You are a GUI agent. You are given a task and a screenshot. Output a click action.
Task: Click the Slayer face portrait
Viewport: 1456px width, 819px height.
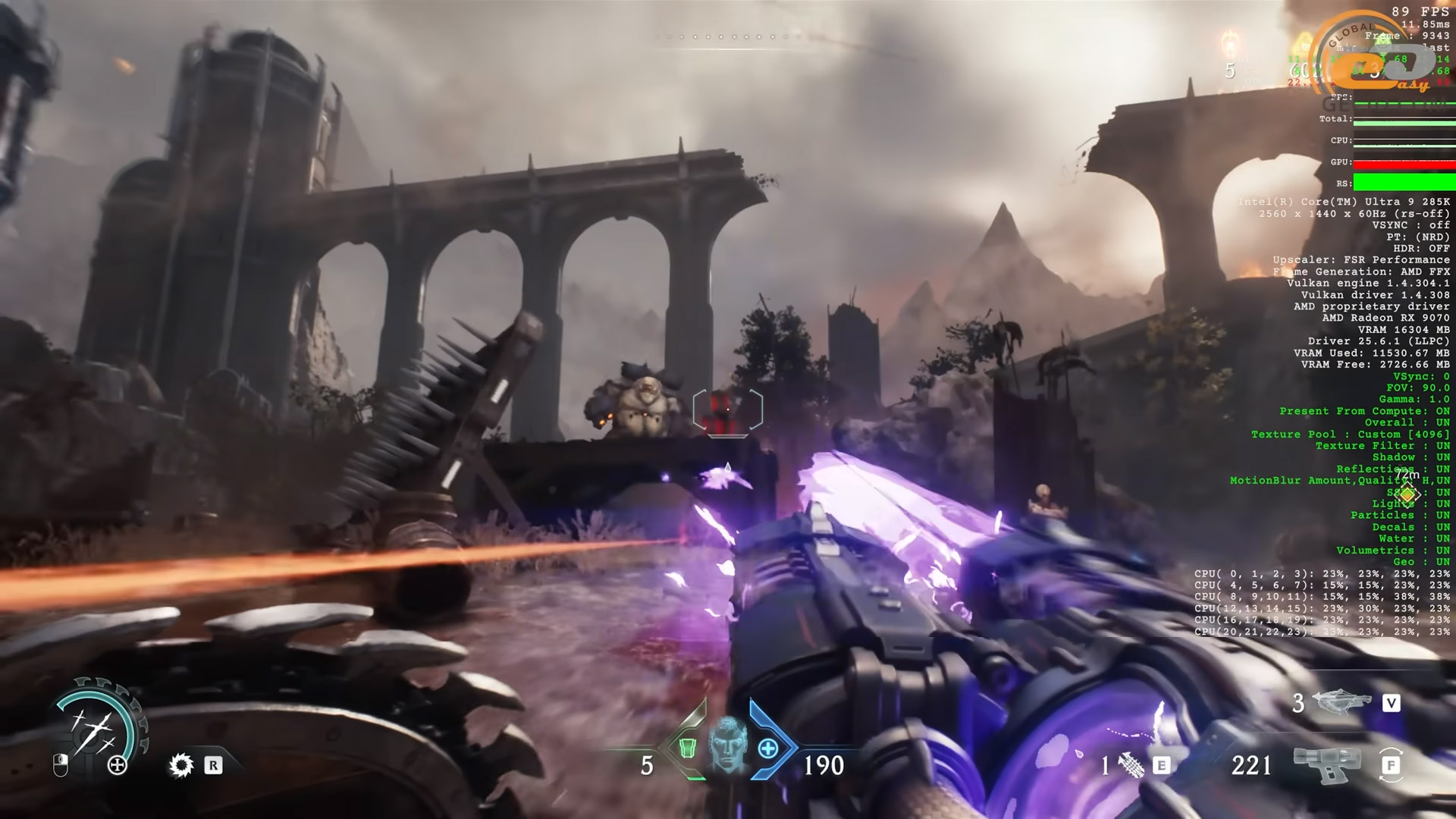[726, 745]
